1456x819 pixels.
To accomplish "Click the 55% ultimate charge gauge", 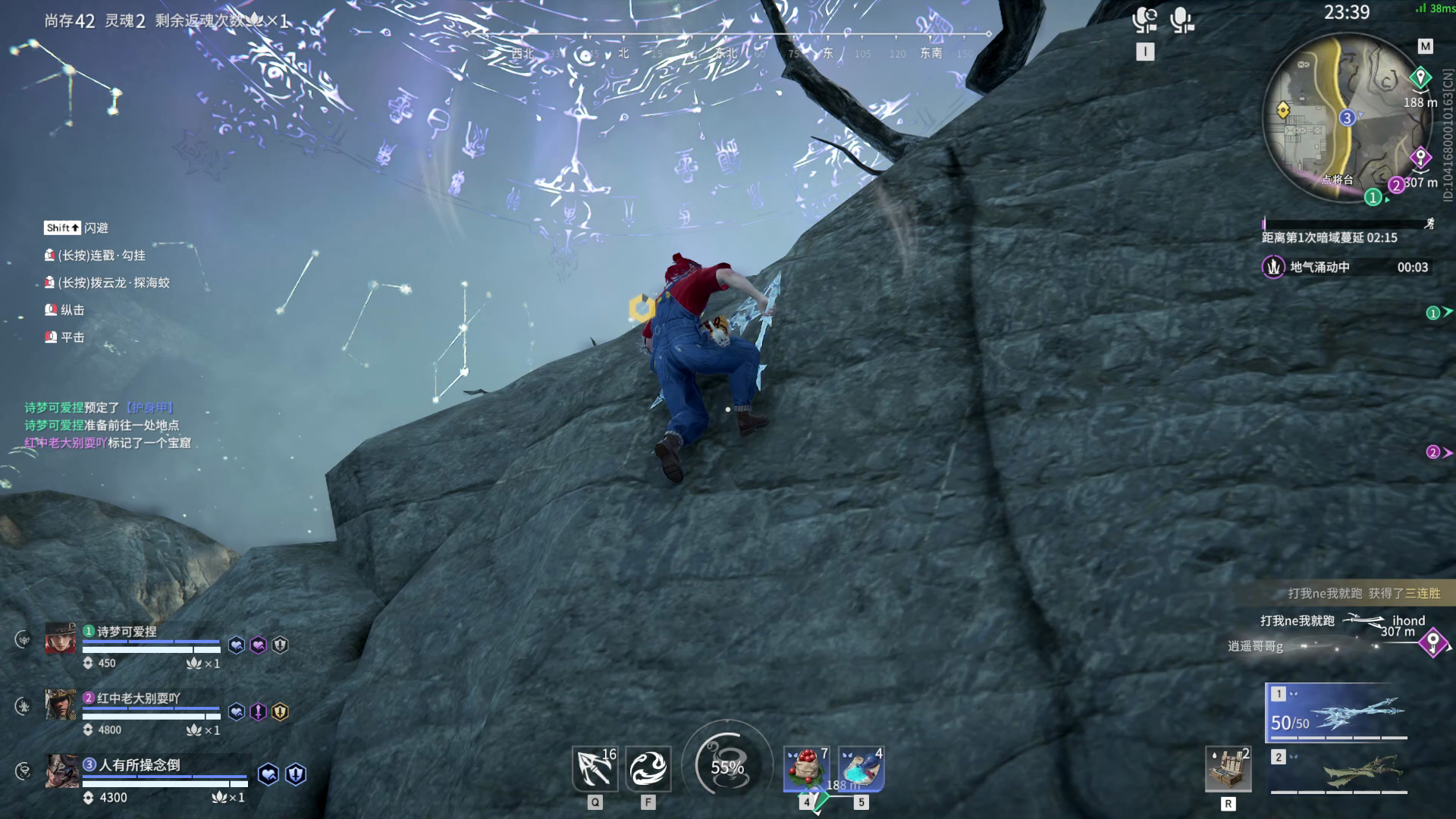I will point(727,767).
